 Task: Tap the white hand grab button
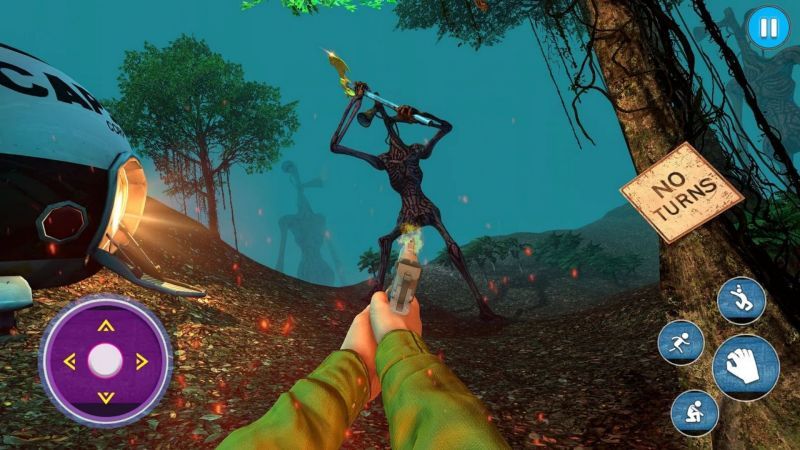pyautogui.click(x=745, y=367)
